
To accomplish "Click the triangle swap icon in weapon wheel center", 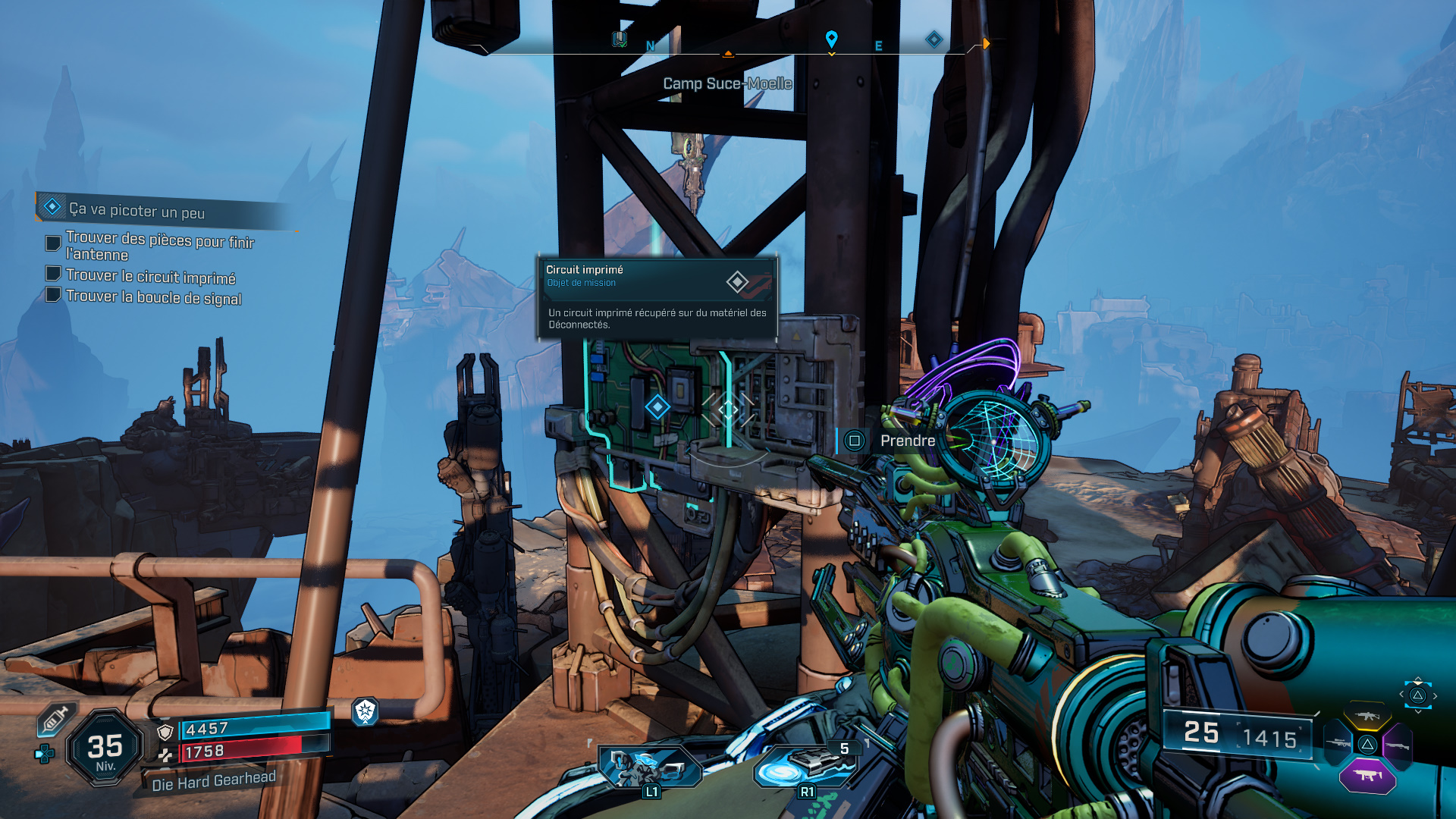I will pos(1368,744).
